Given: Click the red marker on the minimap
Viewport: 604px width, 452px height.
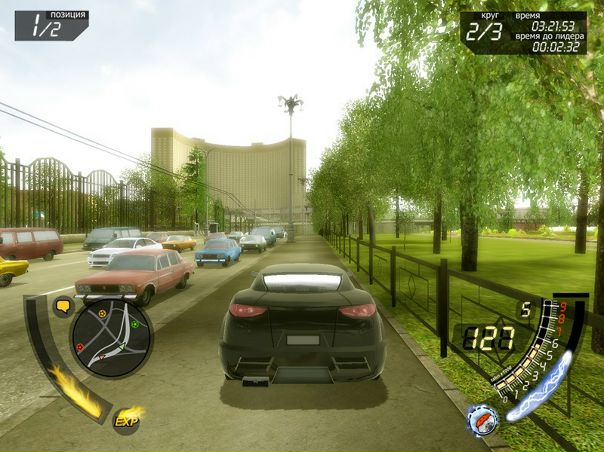Looking at the screenshot, I should (x=79, y=347).
